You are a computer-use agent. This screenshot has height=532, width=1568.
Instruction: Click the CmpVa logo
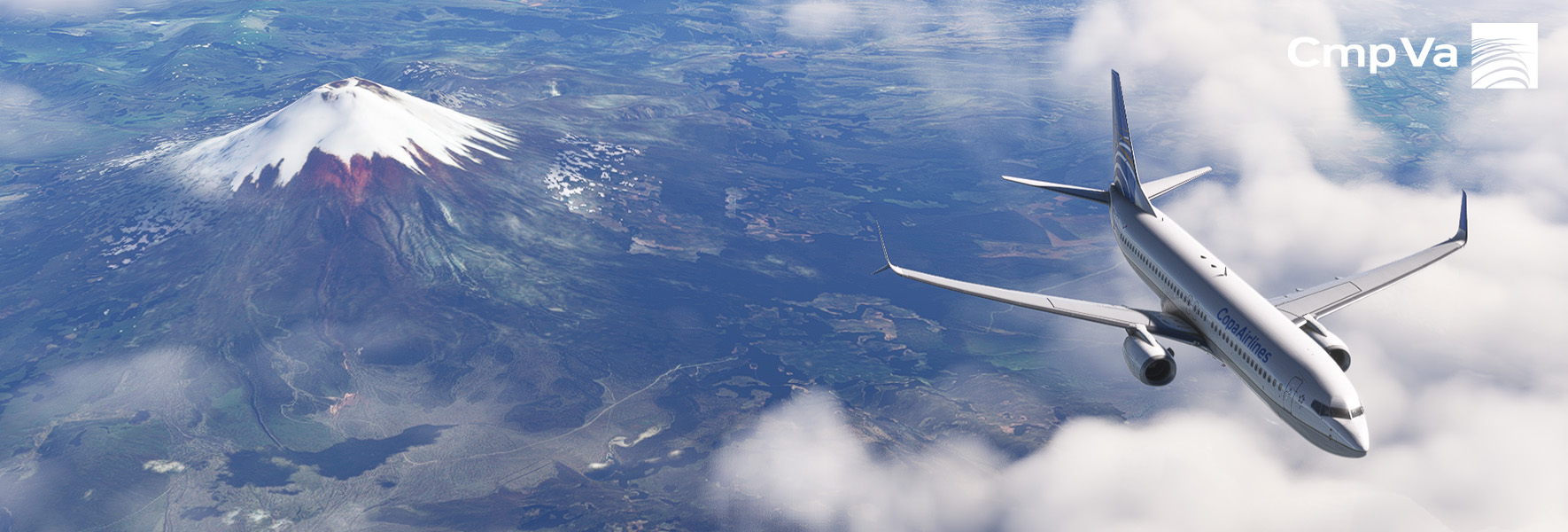(1412, 55)
